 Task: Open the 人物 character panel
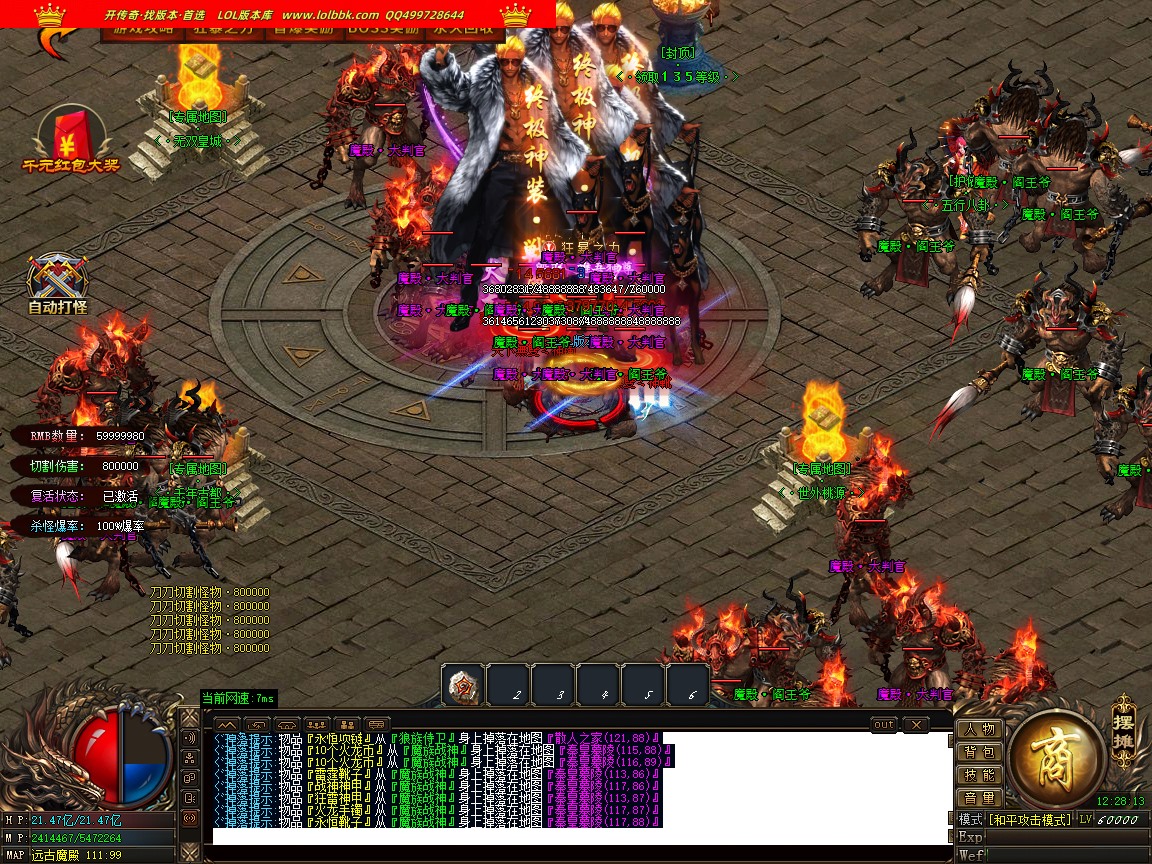(x=979, y=729)
